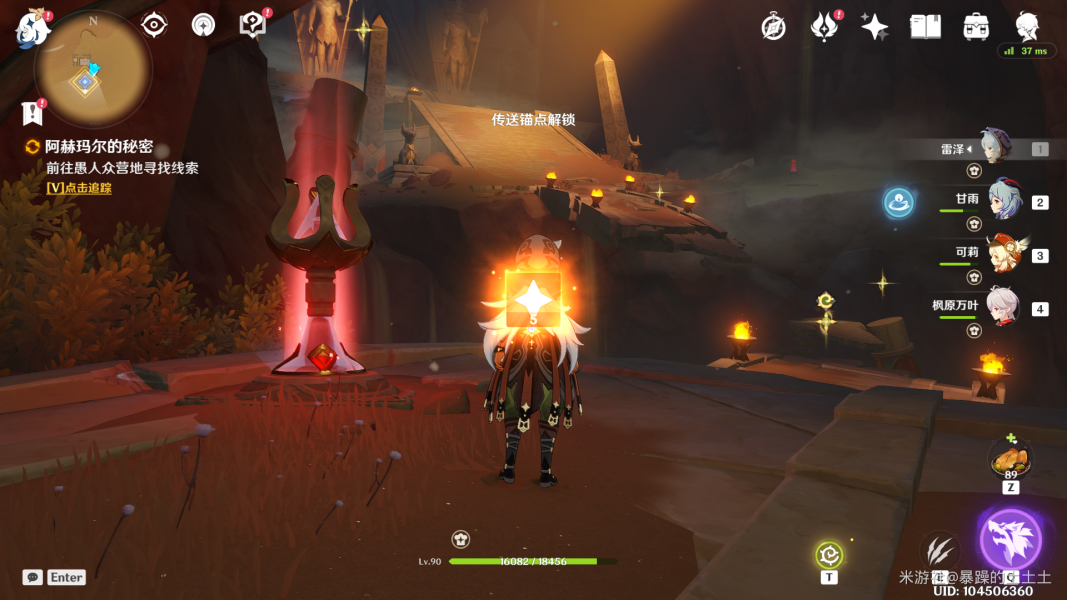Switch to party member 可莉
This screenshot has width=1067, height=600.
click(1004, 254)
